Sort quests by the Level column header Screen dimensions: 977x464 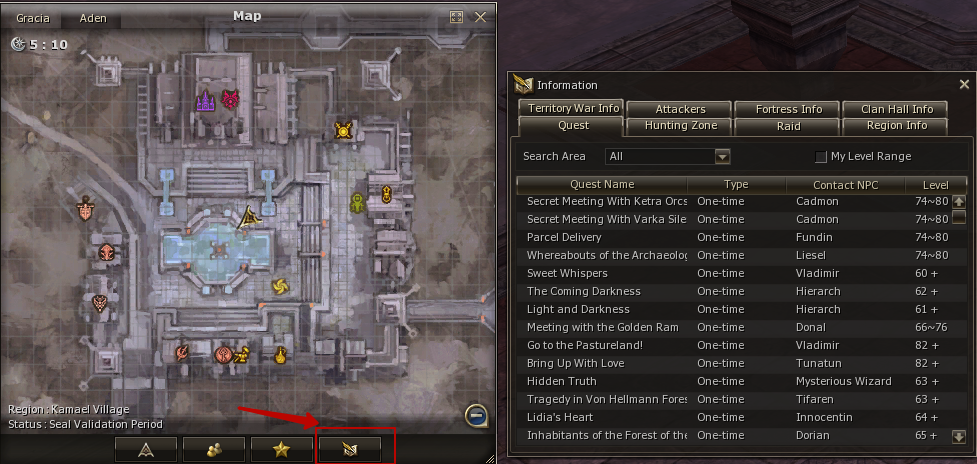pyautogui.click(x=935, y=184)
